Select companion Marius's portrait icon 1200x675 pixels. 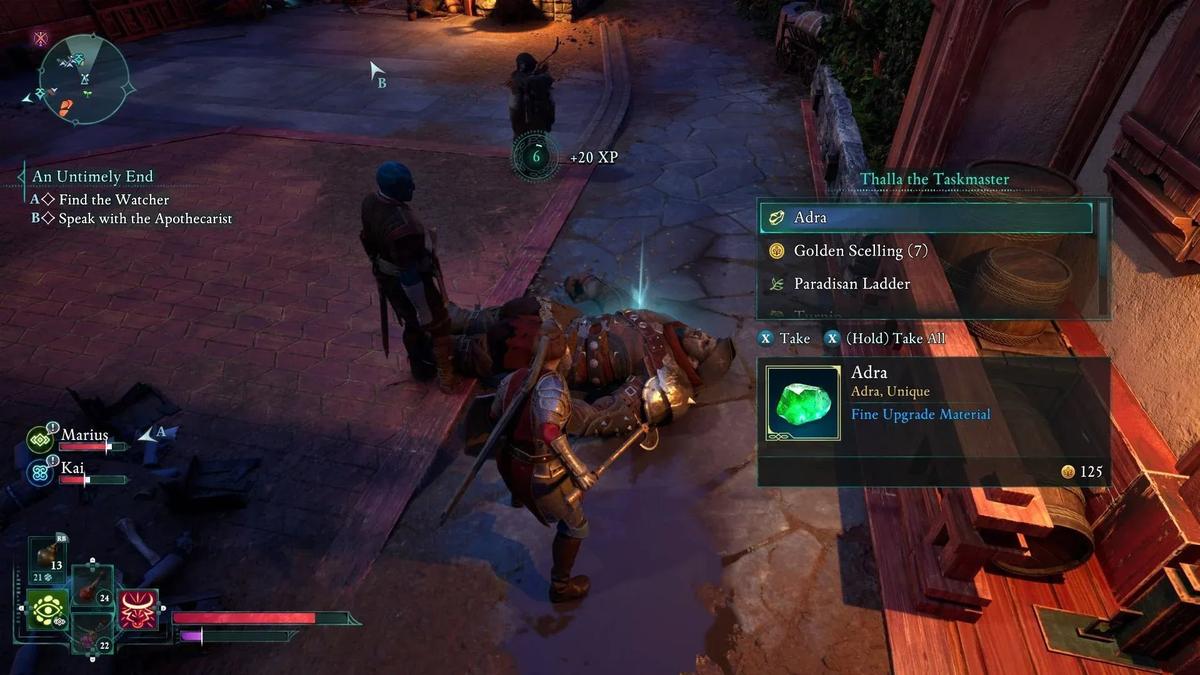point(41,439)
